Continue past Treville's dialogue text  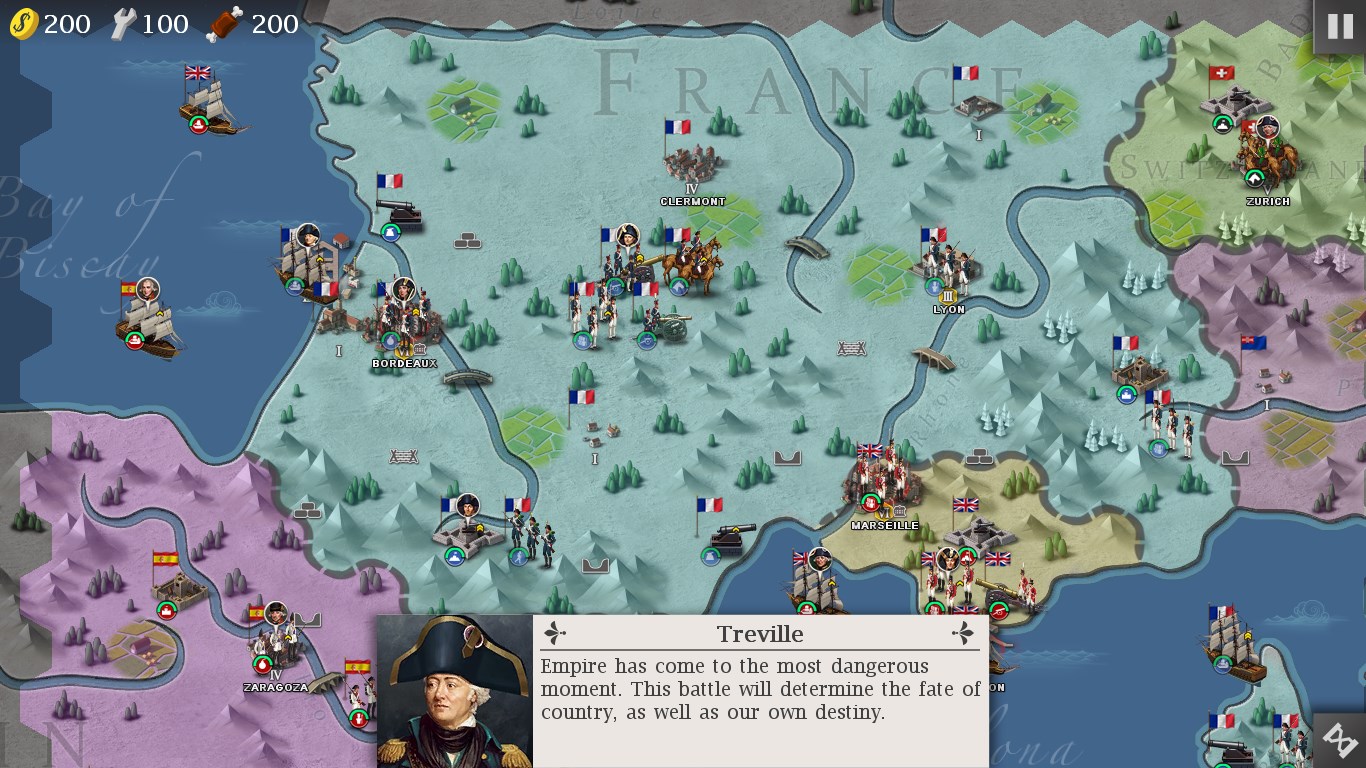click(x=760, y=690)
